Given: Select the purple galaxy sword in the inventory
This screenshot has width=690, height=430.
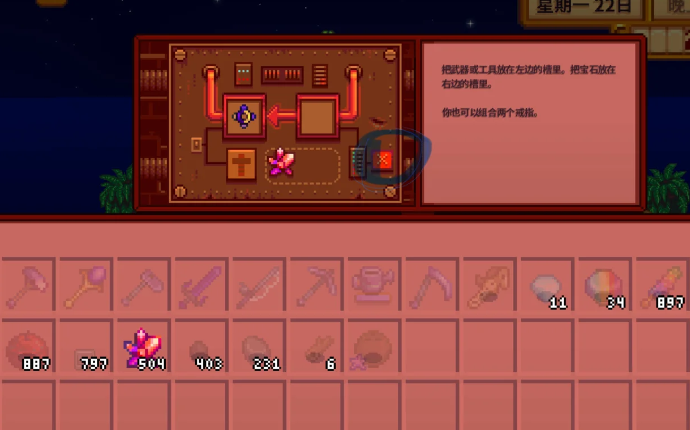Looking at the screenshot, I should [200, 288].
